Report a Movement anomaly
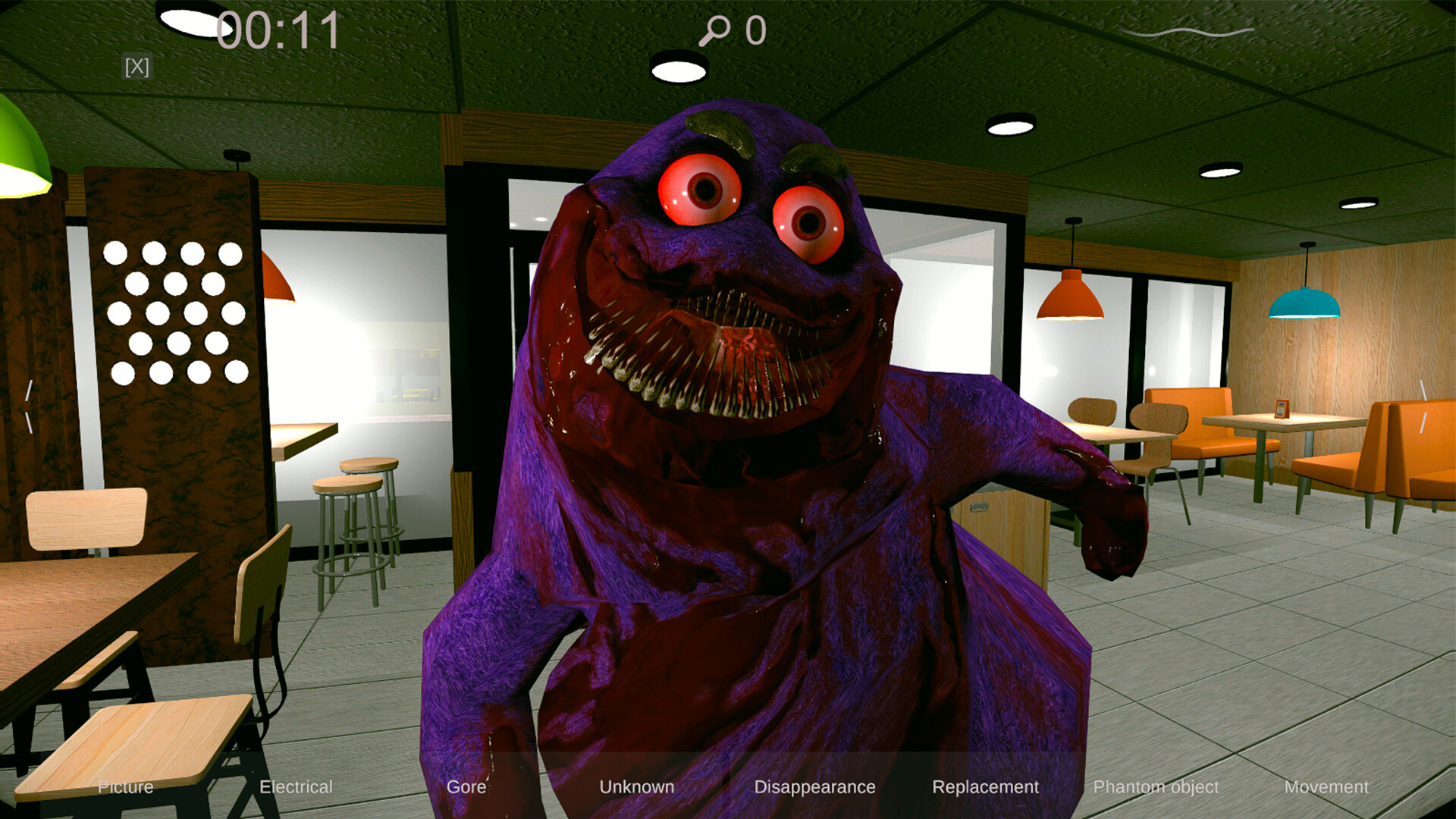This screenshot has height=819, width=1456. click(x=1327, y=786)
